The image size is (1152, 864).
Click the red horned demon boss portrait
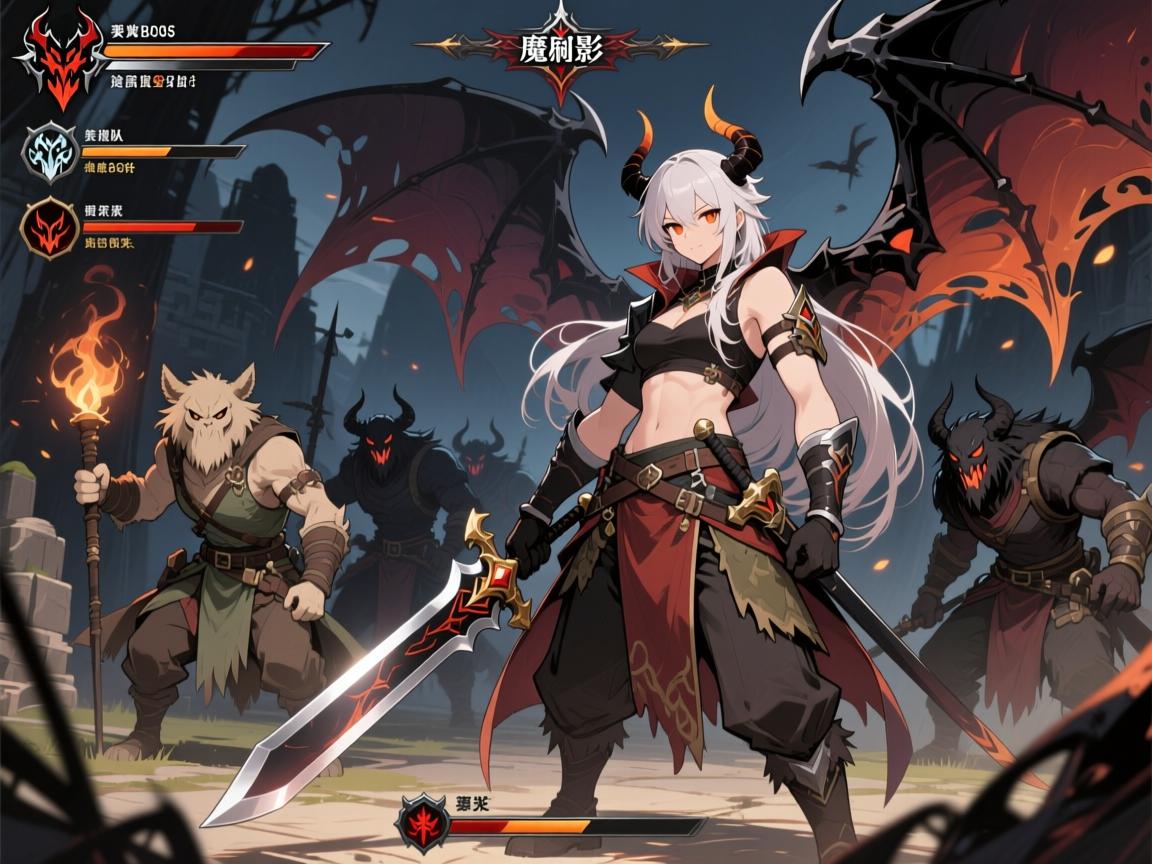(x=58, y=58)
